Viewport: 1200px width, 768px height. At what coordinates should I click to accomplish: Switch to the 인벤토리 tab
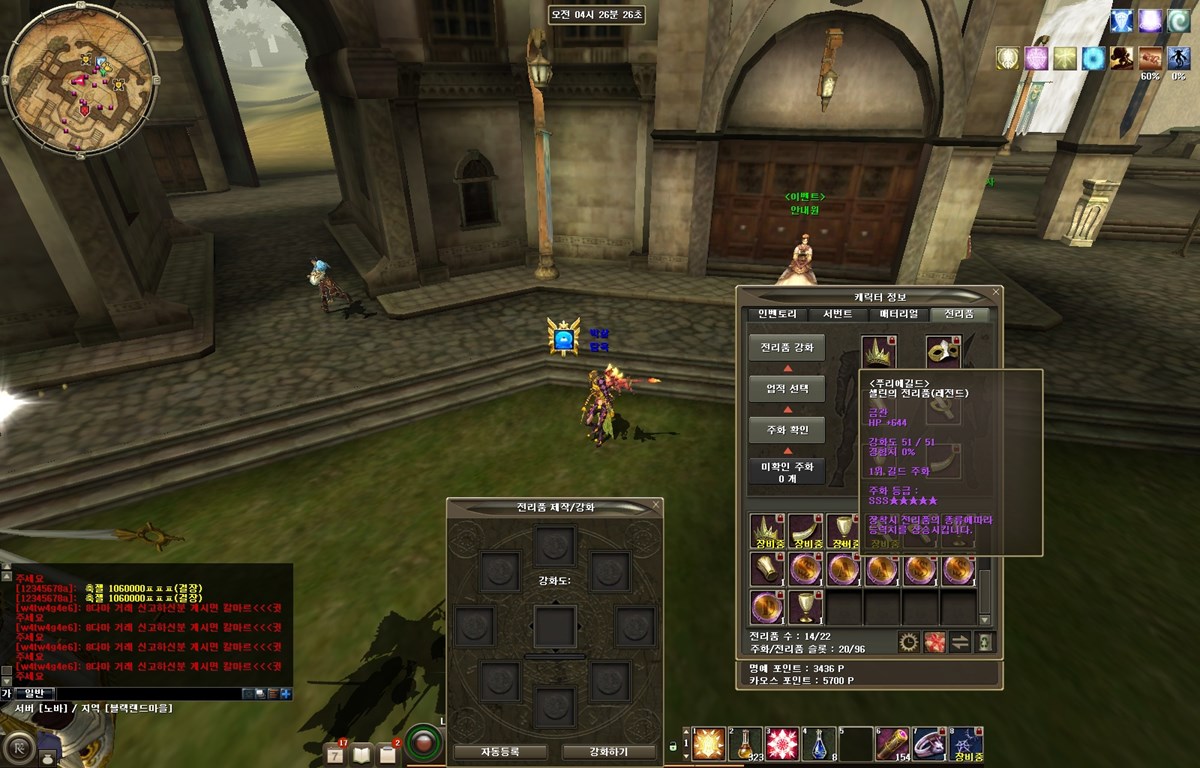pos(777,314)
